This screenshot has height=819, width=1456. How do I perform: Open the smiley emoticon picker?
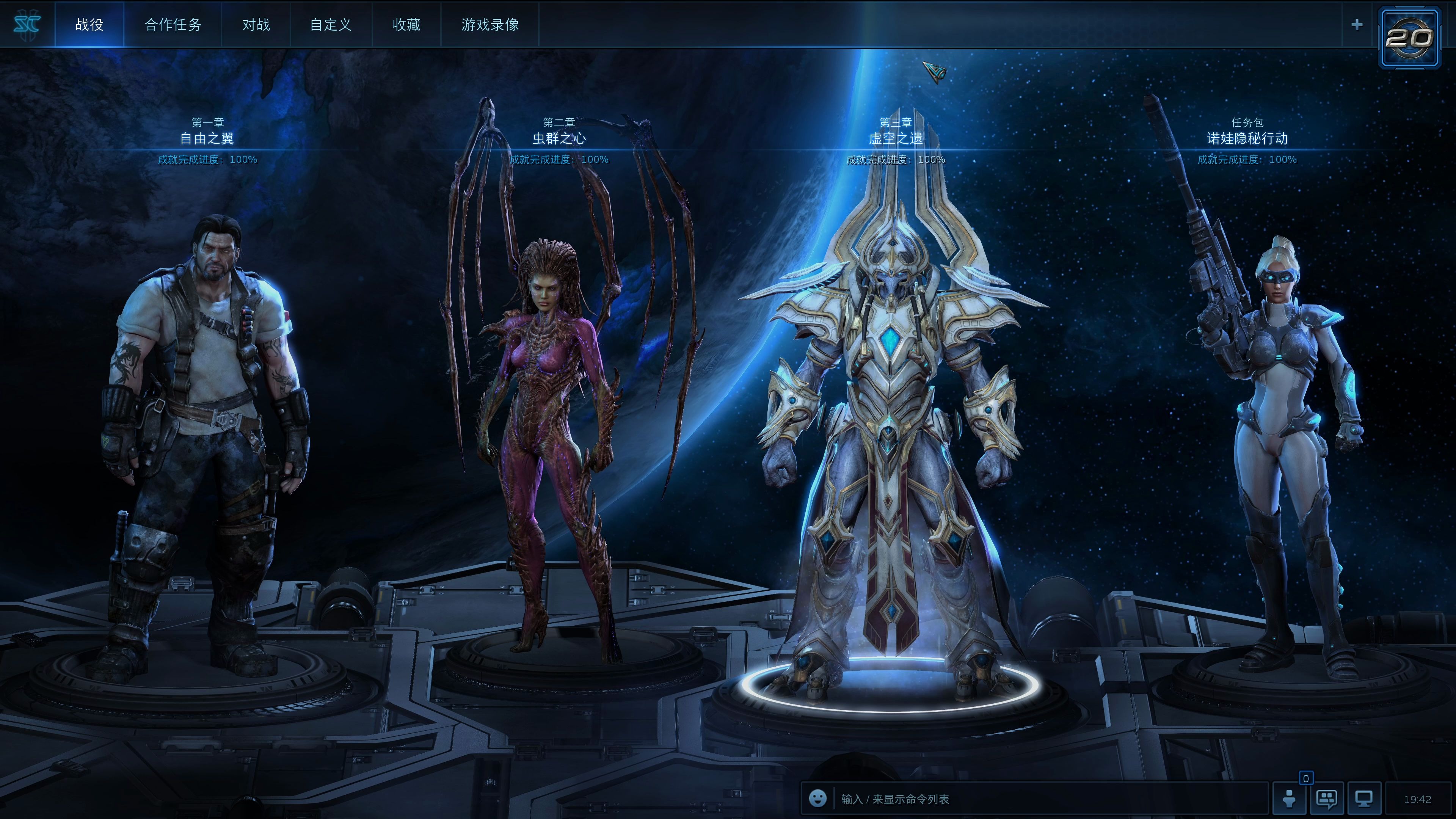coord(817,798)
